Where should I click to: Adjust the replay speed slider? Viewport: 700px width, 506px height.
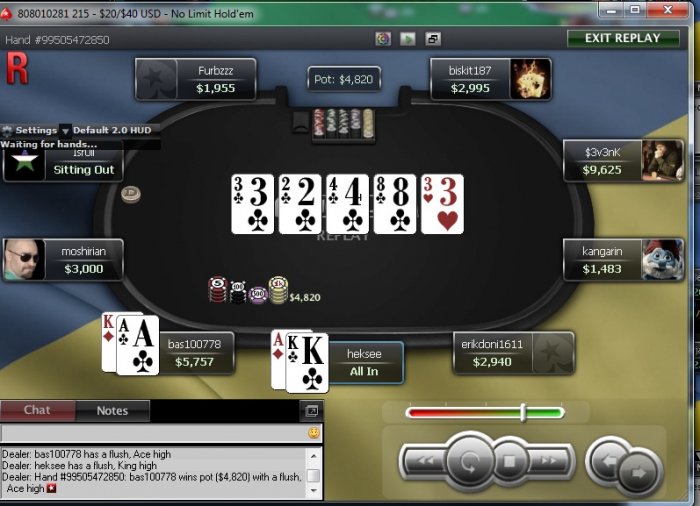point(522,412)
